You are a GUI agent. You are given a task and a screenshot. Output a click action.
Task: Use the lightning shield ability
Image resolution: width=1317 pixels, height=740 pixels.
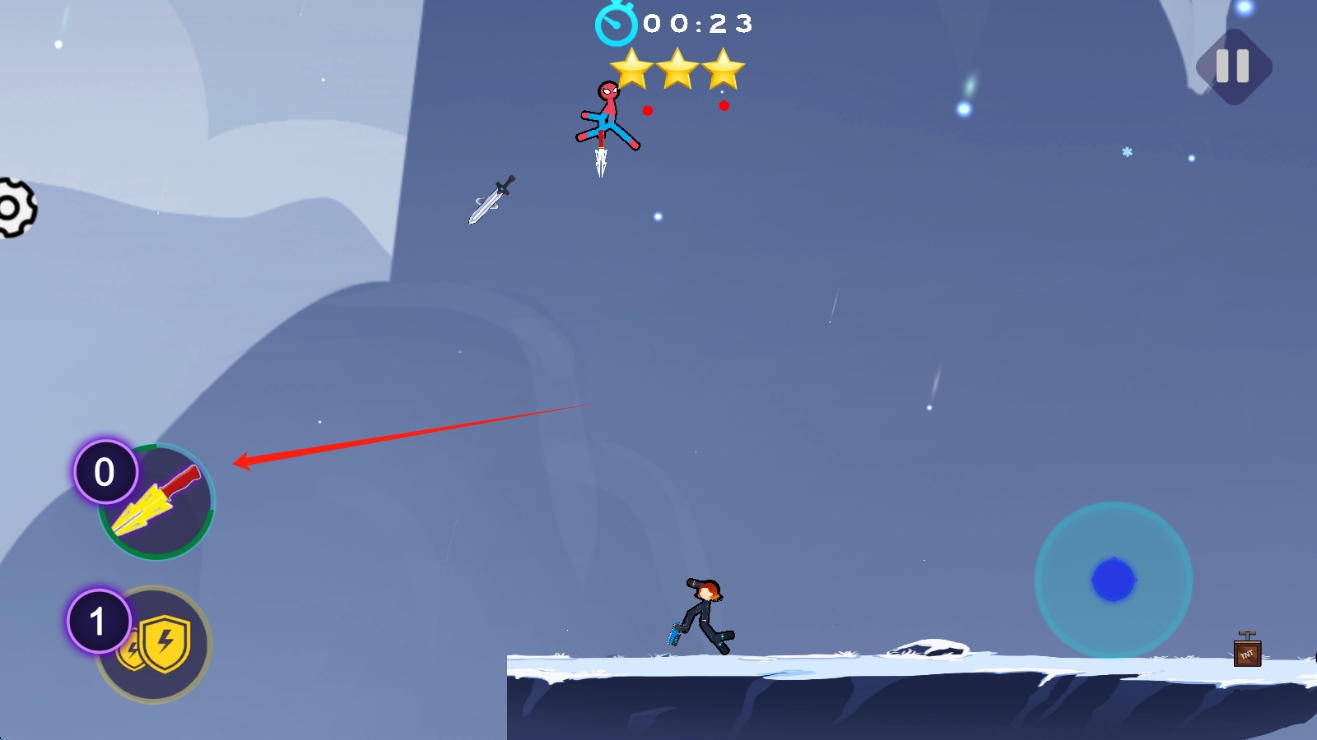(155, 645)
